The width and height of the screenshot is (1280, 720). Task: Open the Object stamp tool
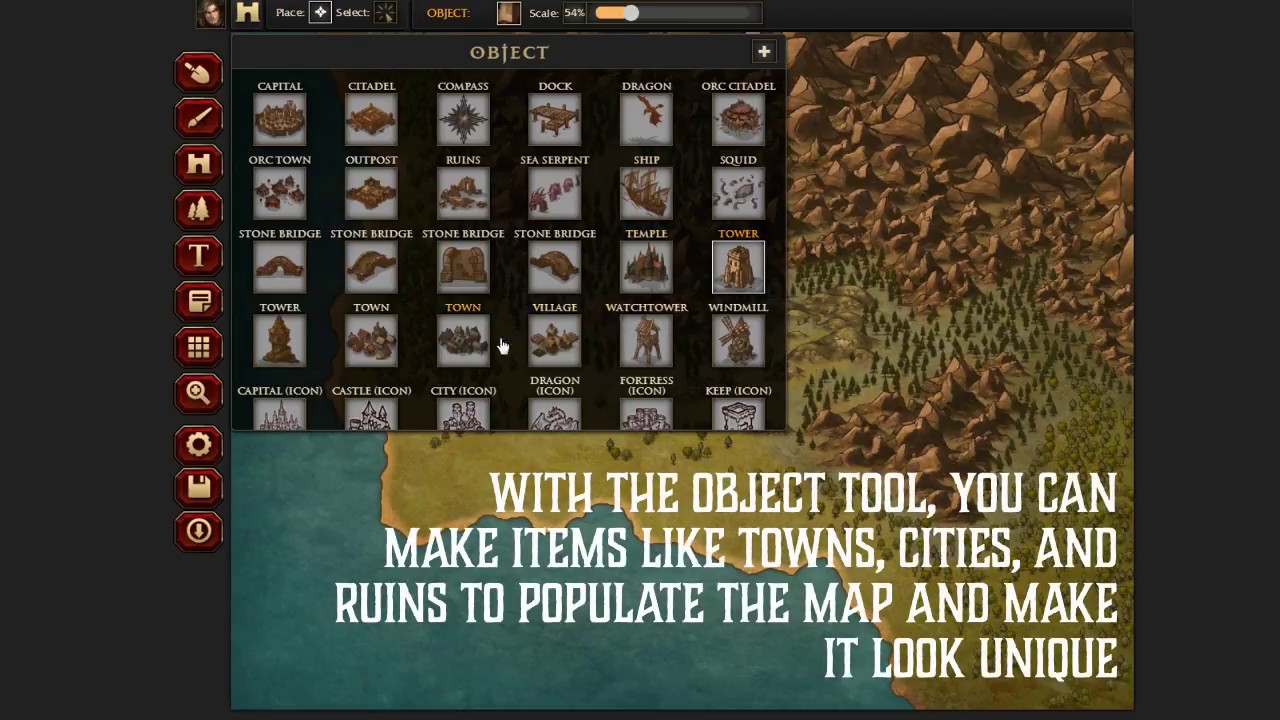pos(198,164)
